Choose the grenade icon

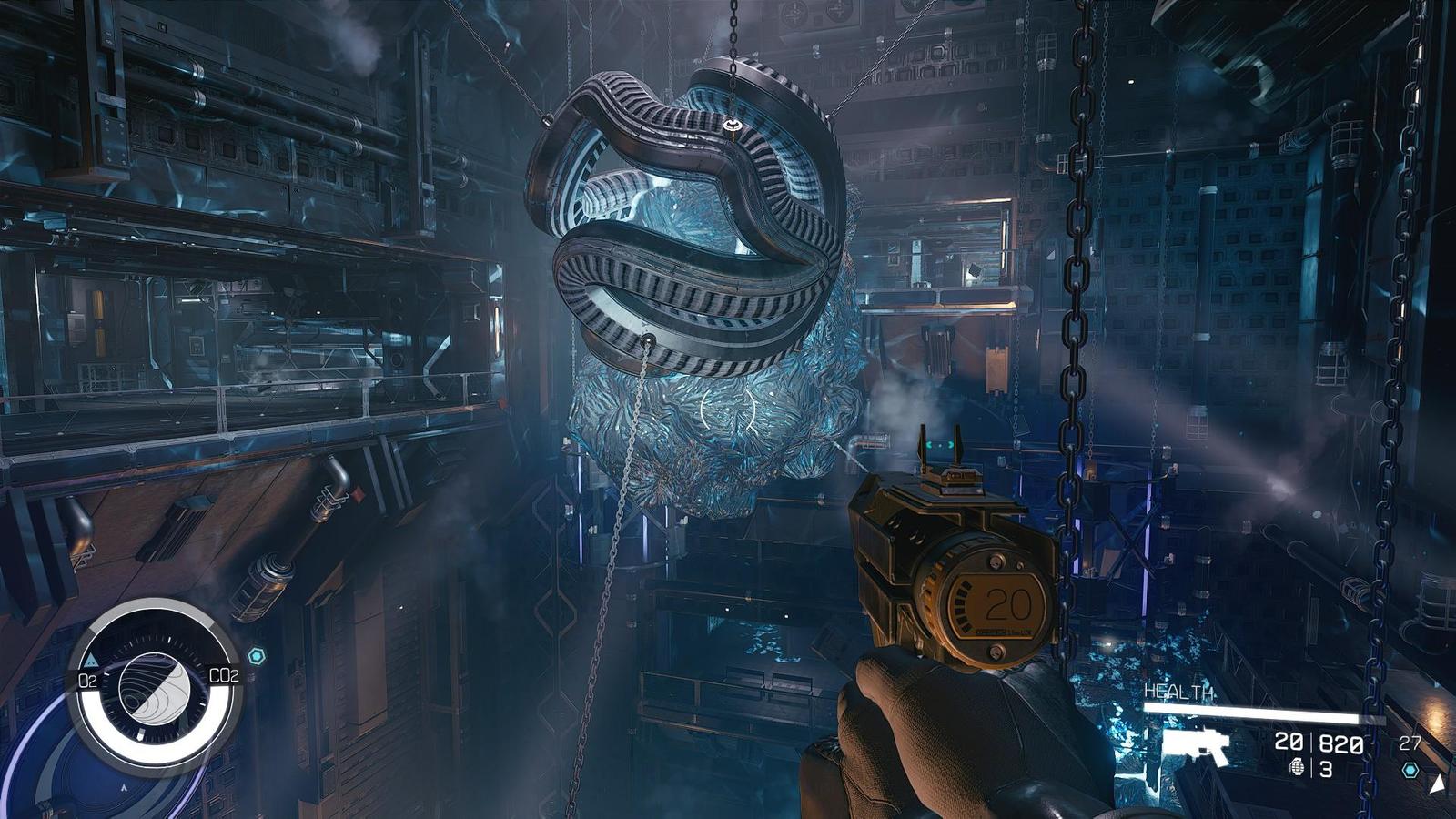1297,769
